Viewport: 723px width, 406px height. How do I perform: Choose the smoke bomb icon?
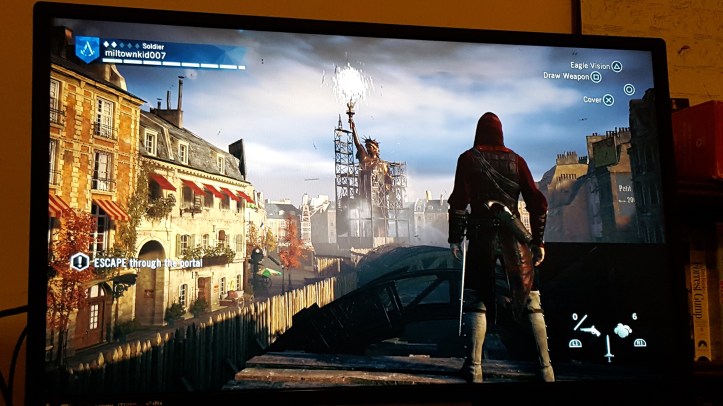click(623, 329)
